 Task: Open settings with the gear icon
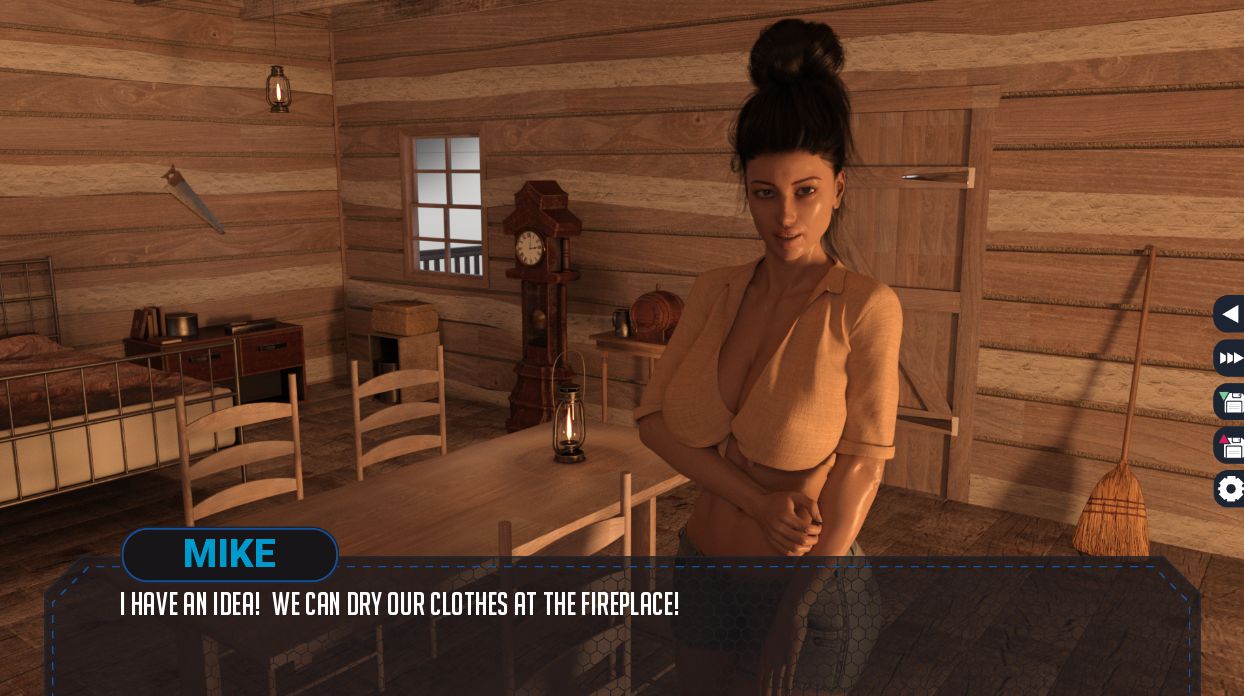coord(1230,489)
